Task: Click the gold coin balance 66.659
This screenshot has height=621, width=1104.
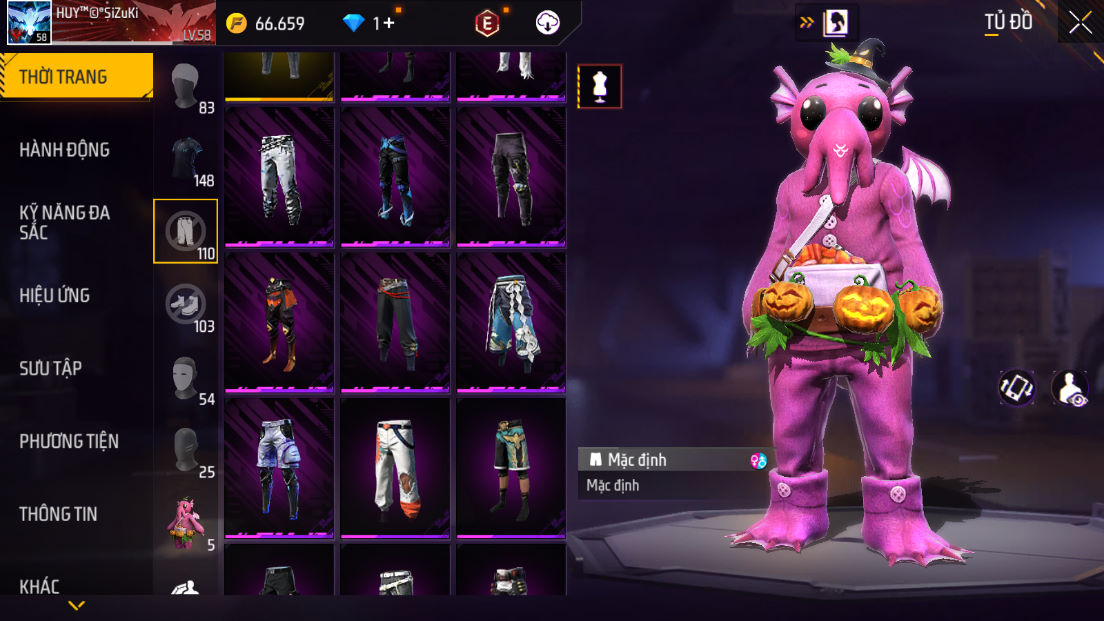Action: pos(266,23)
